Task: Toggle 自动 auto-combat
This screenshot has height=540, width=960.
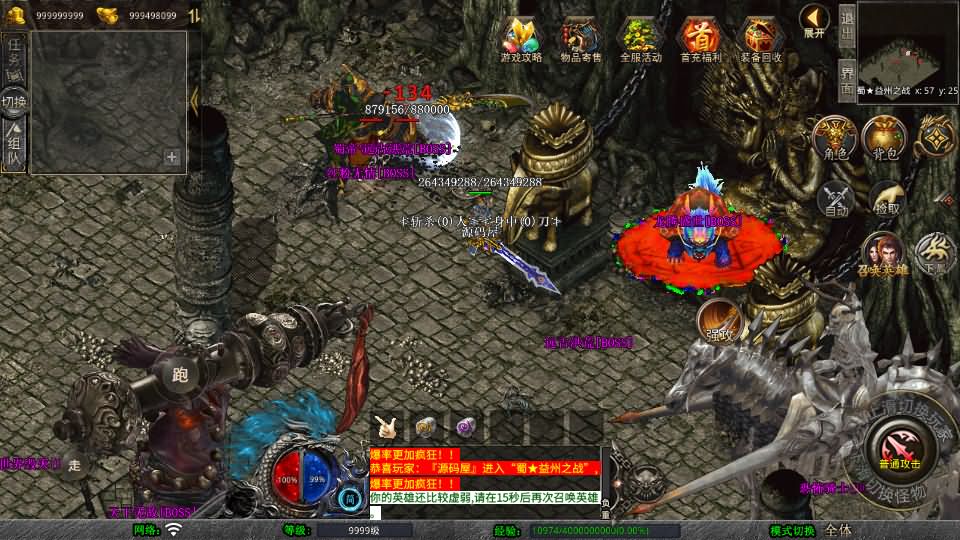Action: [836, 199]
